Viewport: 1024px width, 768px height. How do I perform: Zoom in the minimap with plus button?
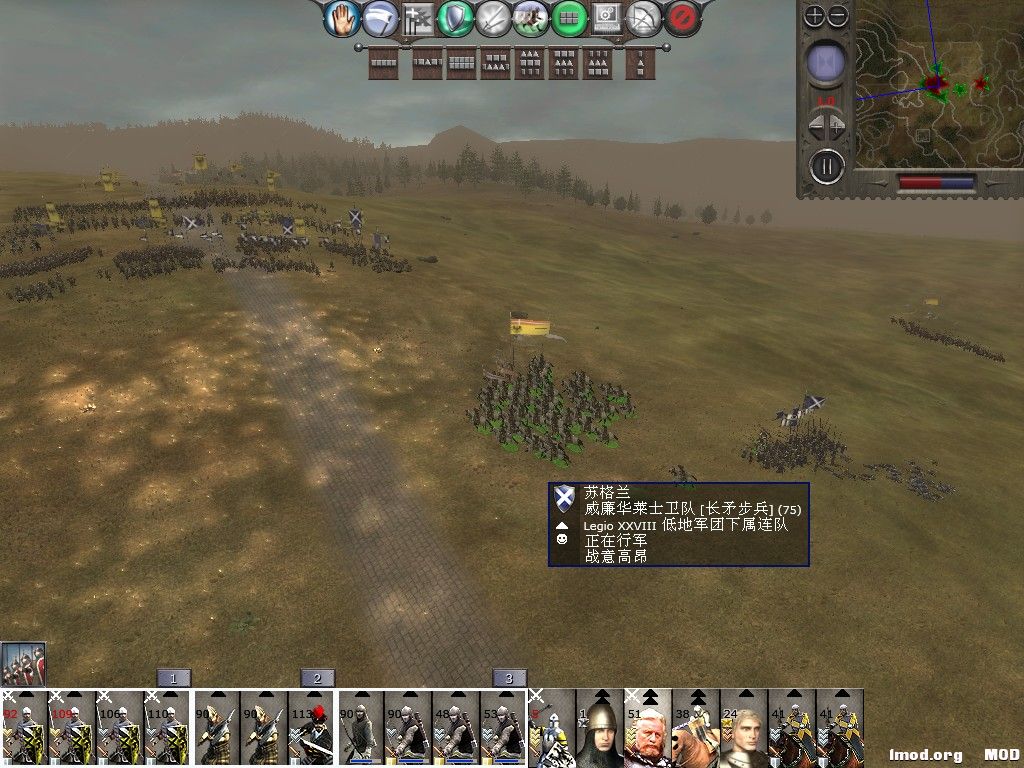[x=815, y=16]
